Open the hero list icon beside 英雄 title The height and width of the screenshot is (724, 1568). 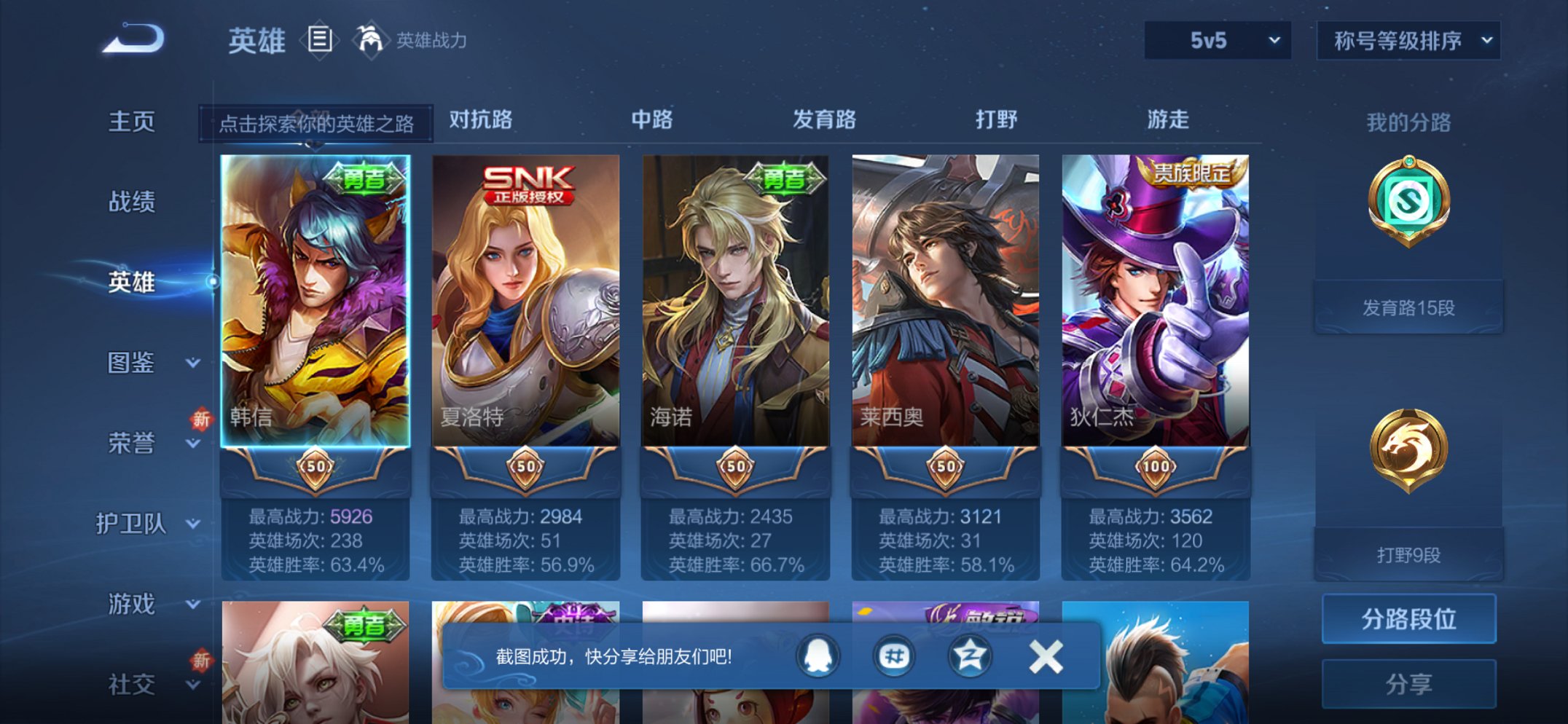click(x=320, y=40)
